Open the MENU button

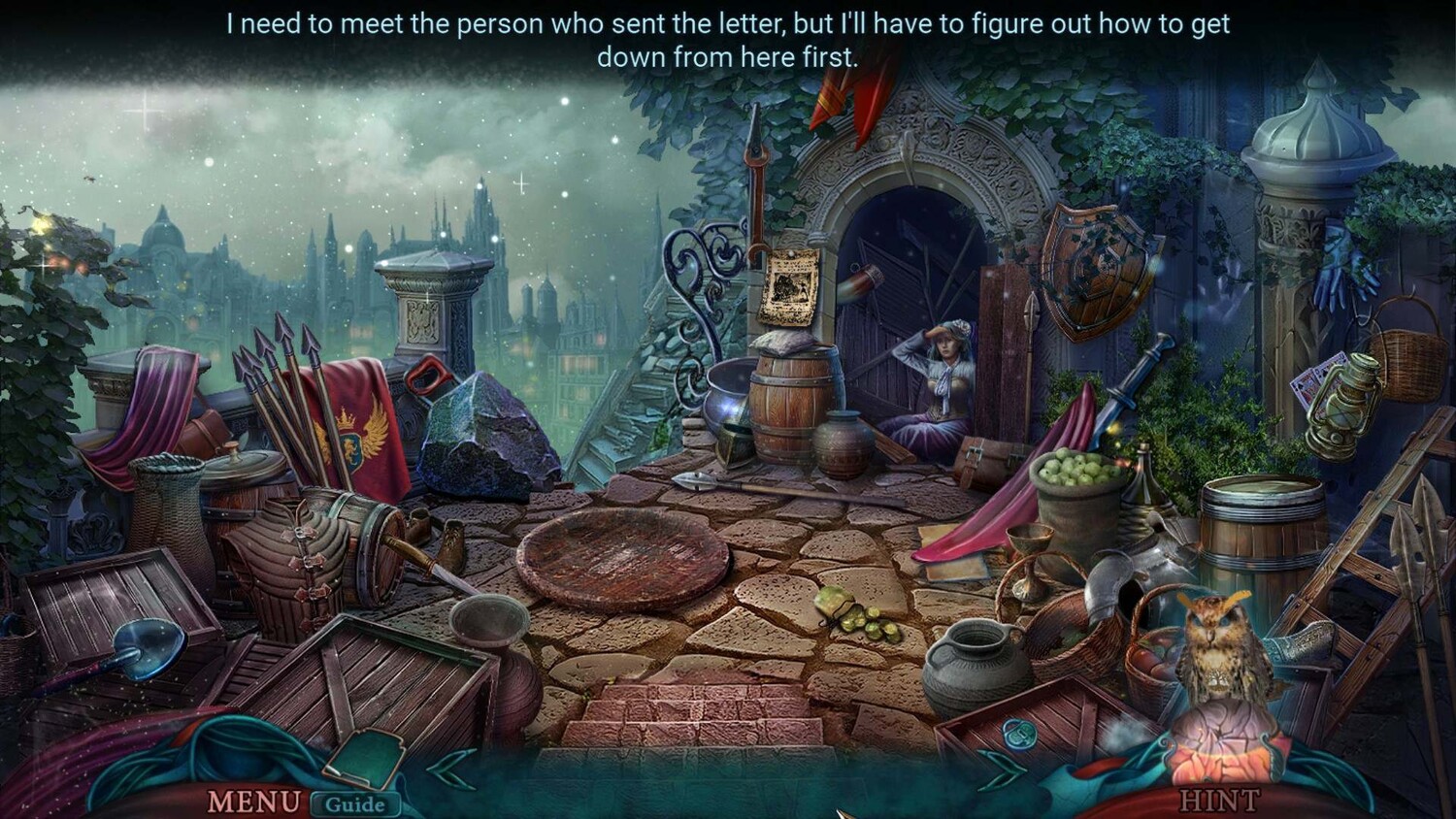pos(253,802)
